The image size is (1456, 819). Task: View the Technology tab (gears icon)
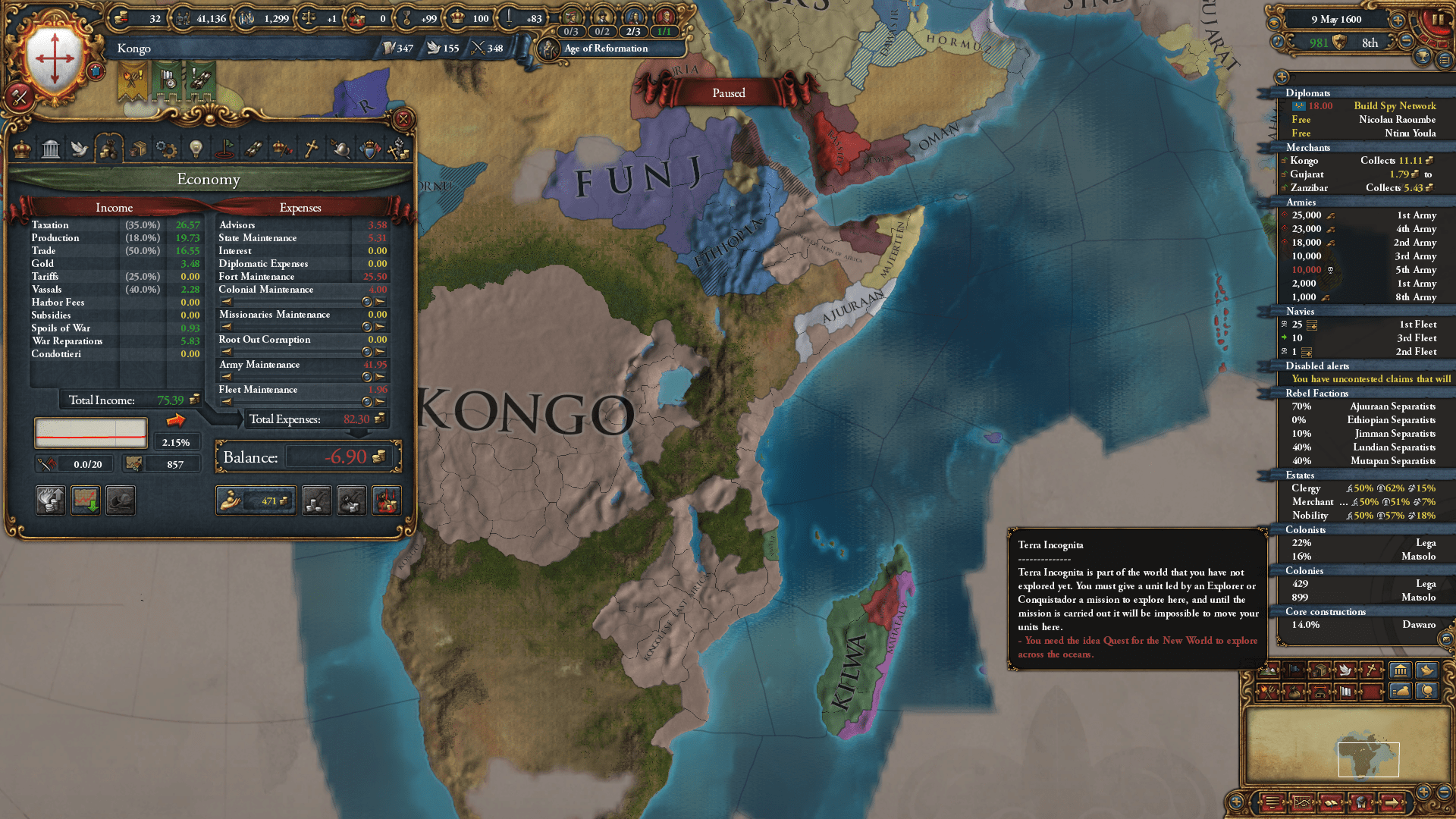(x=166, y=149)
